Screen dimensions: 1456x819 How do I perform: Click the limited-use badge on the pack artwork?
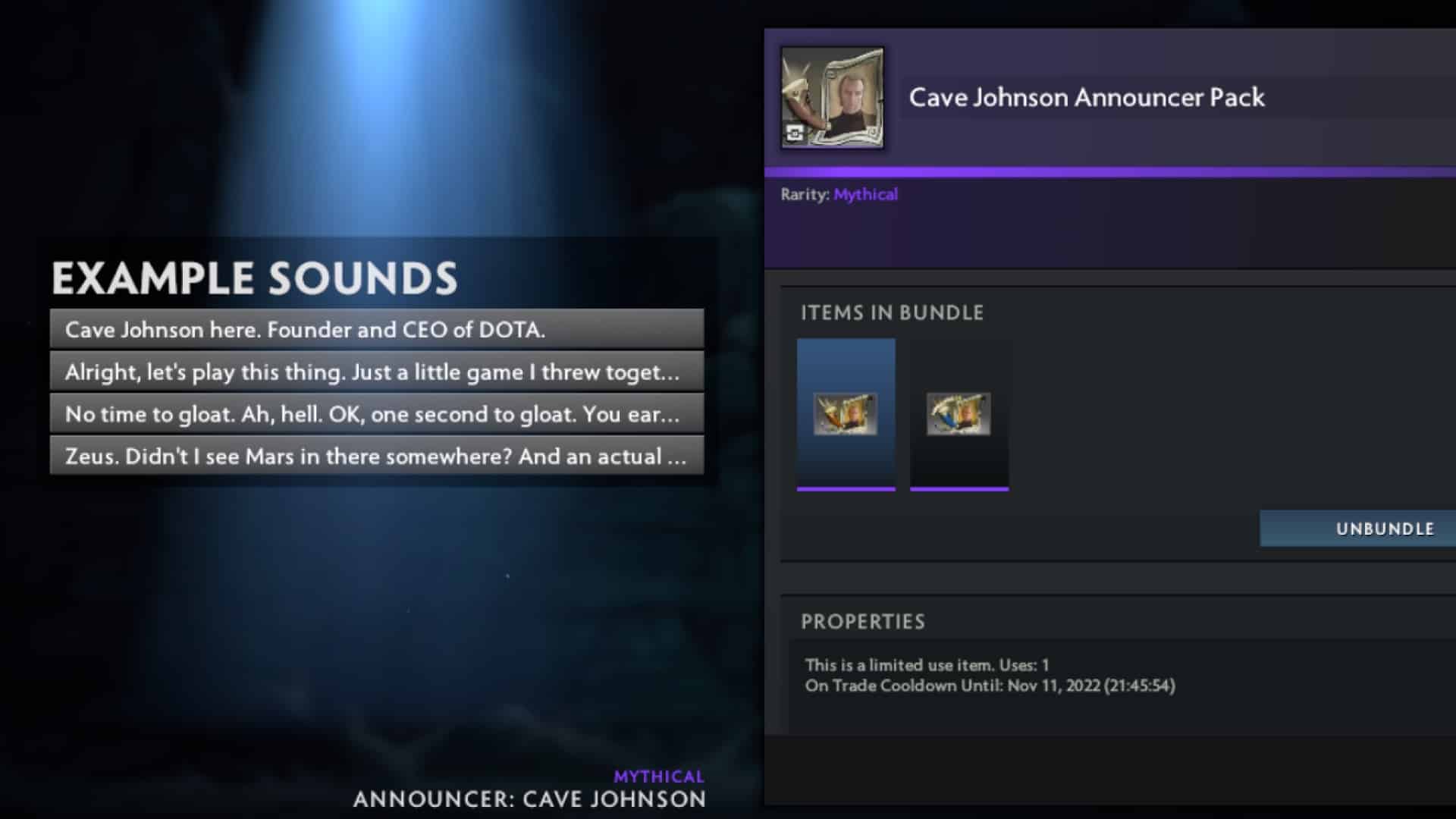click(x=794, y=133)
